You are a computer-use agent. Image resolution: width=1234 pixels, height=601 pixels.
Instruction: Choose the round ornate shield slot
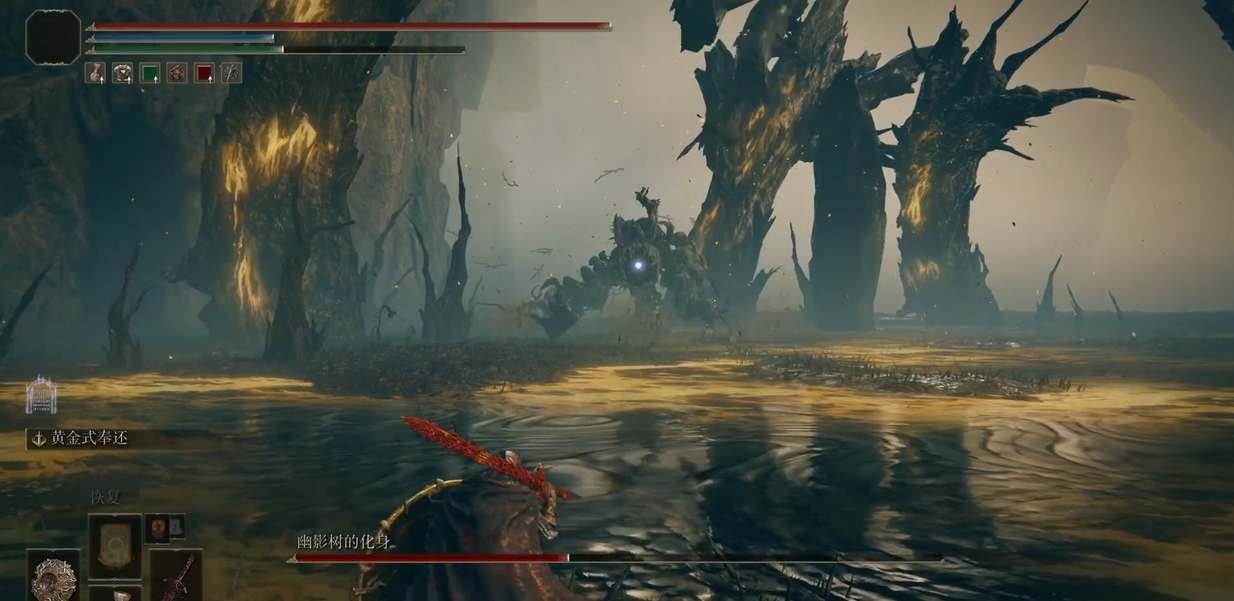click(53, 577)
